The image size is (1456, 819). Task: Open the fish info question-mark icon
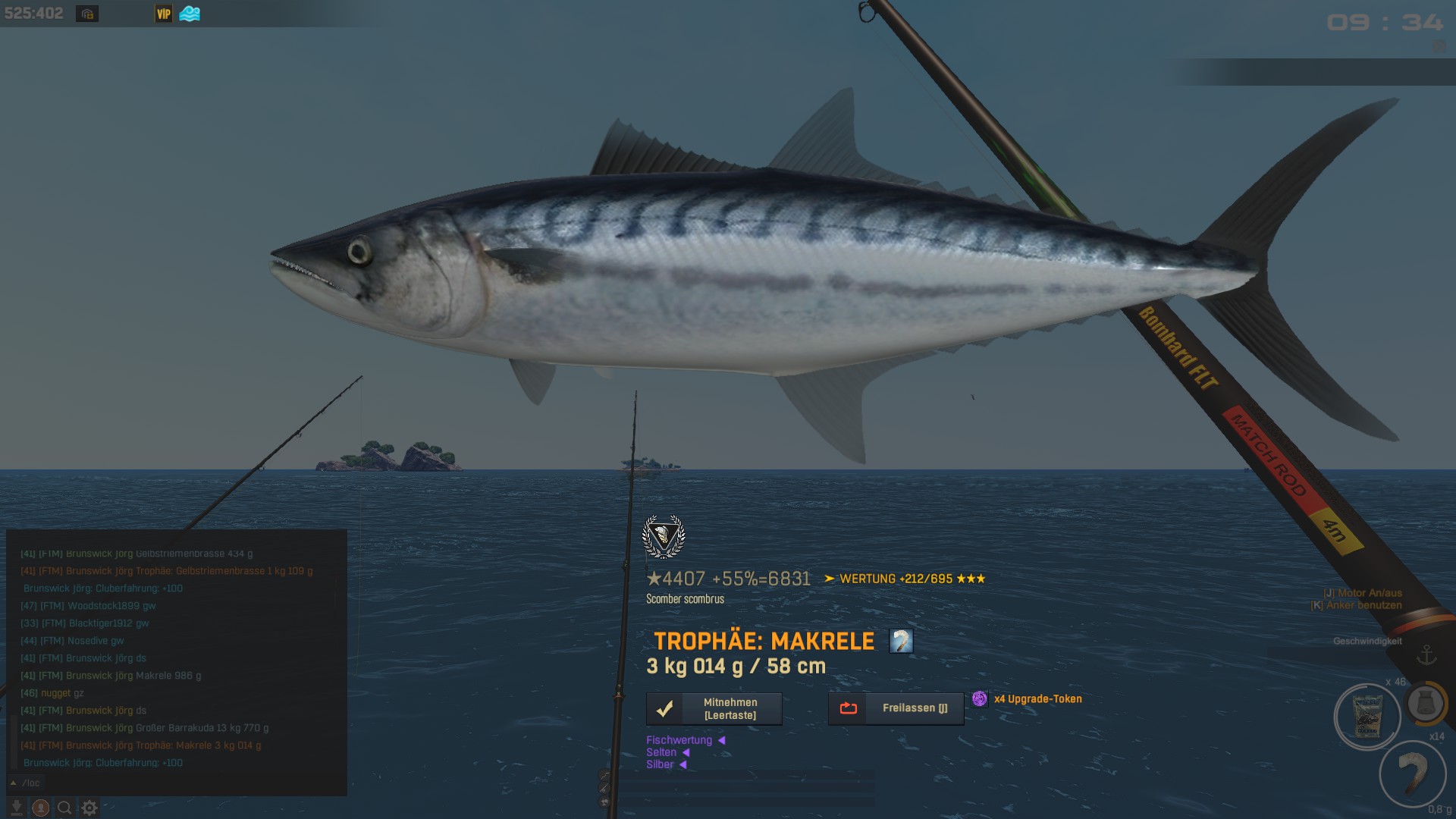pos(901,642)
